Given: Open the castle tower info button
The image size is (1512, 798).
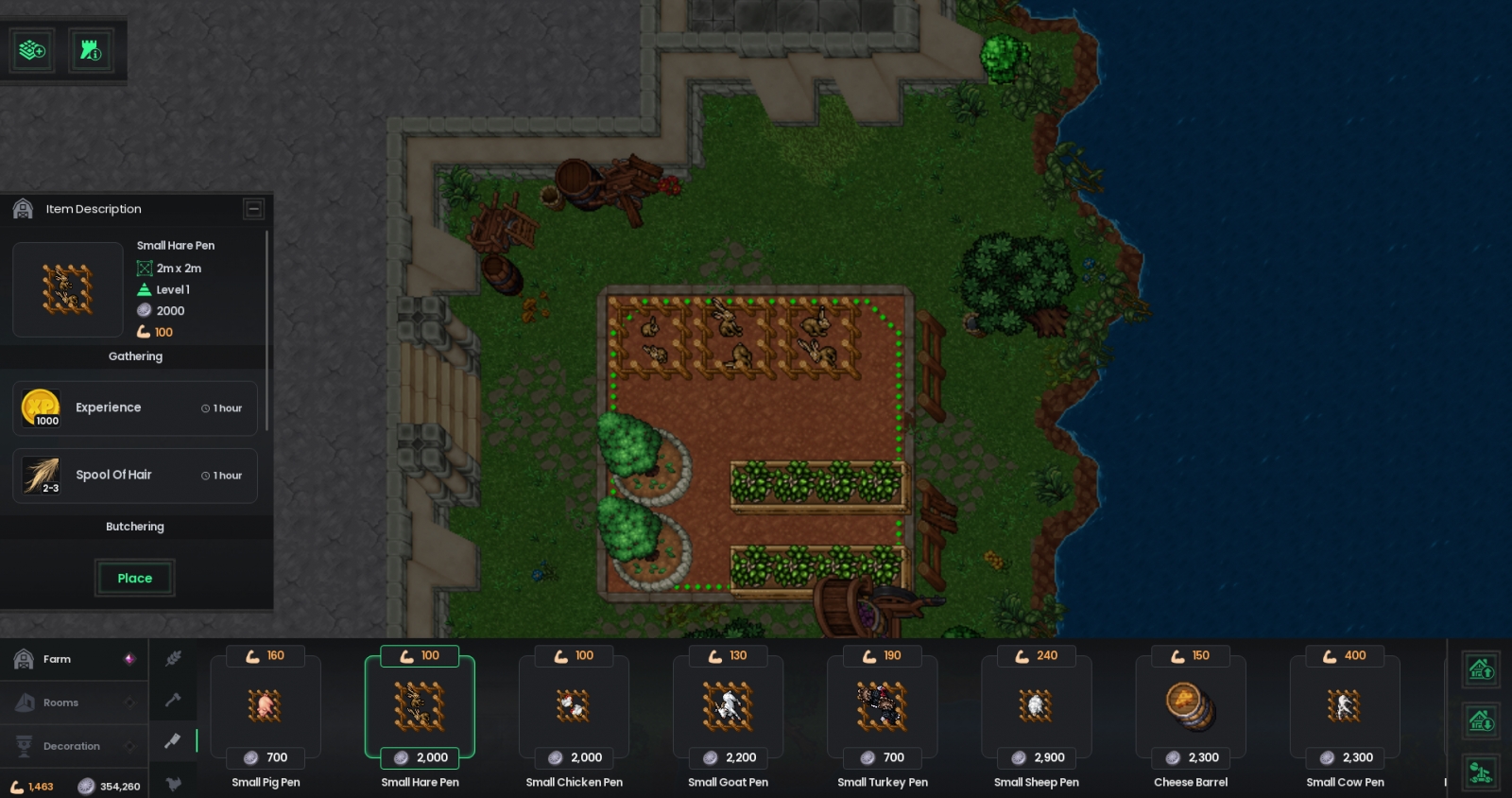Looking at the screenshot, I should pos(91,50).
